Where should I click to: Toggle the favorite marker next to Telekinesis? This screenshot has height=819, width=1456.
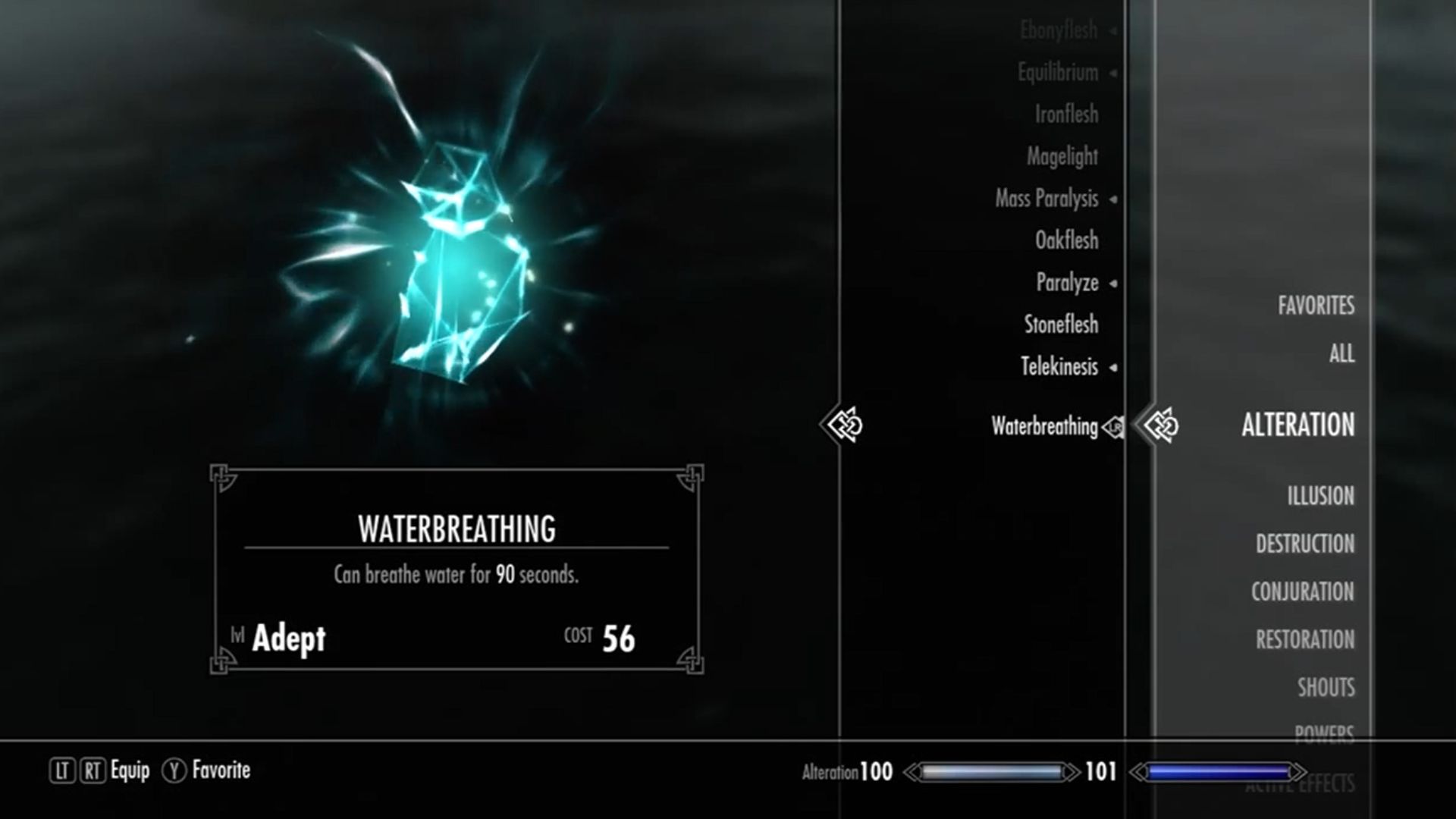coord(1114,366)
